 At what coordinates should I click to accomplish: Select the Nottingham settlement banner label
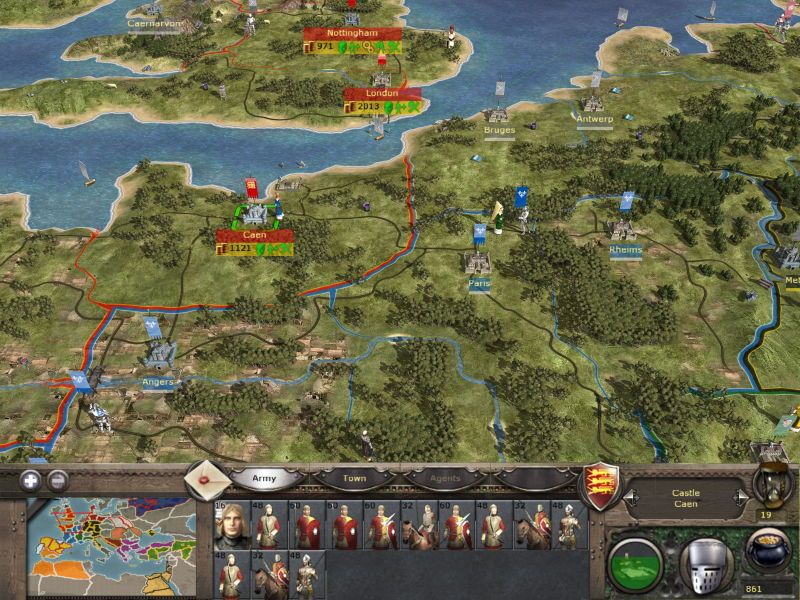coord(352,33)
